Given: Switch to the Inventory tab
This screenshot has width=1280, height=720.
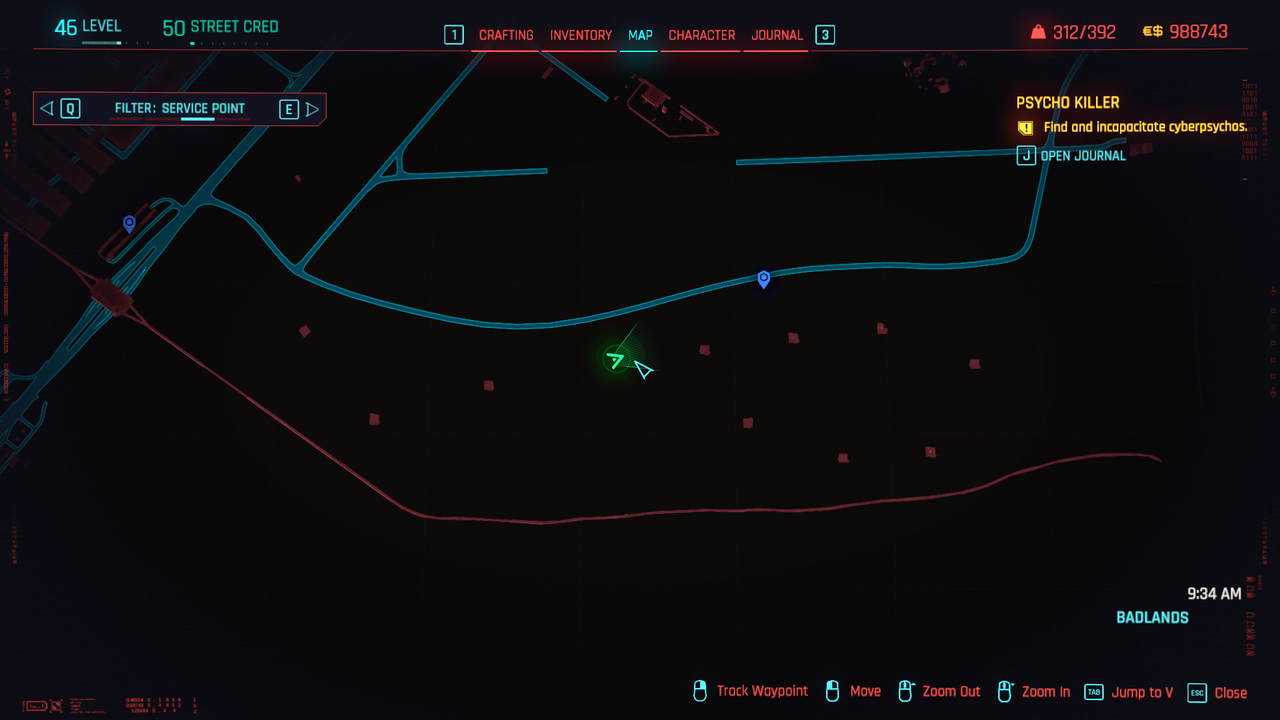Looking at the screenshot, I should [581, 35].
